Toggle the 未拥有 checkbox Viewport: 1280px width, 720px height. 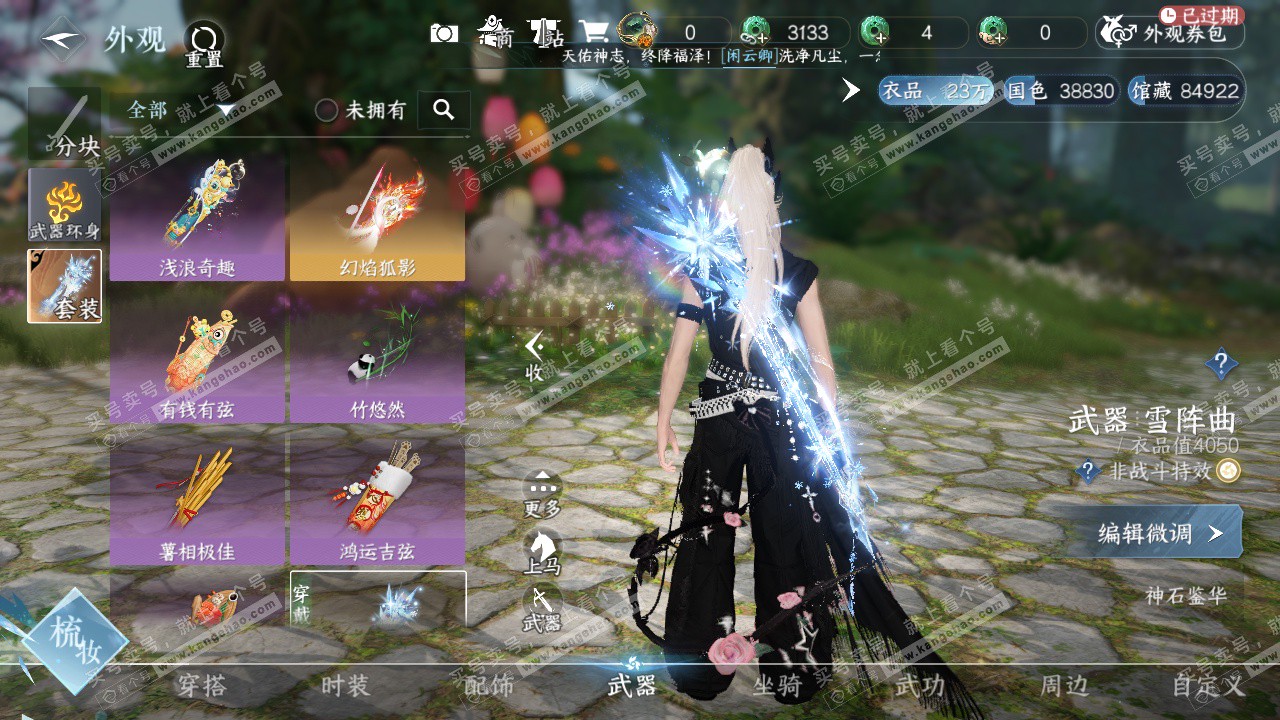click(x=327, y=110)
